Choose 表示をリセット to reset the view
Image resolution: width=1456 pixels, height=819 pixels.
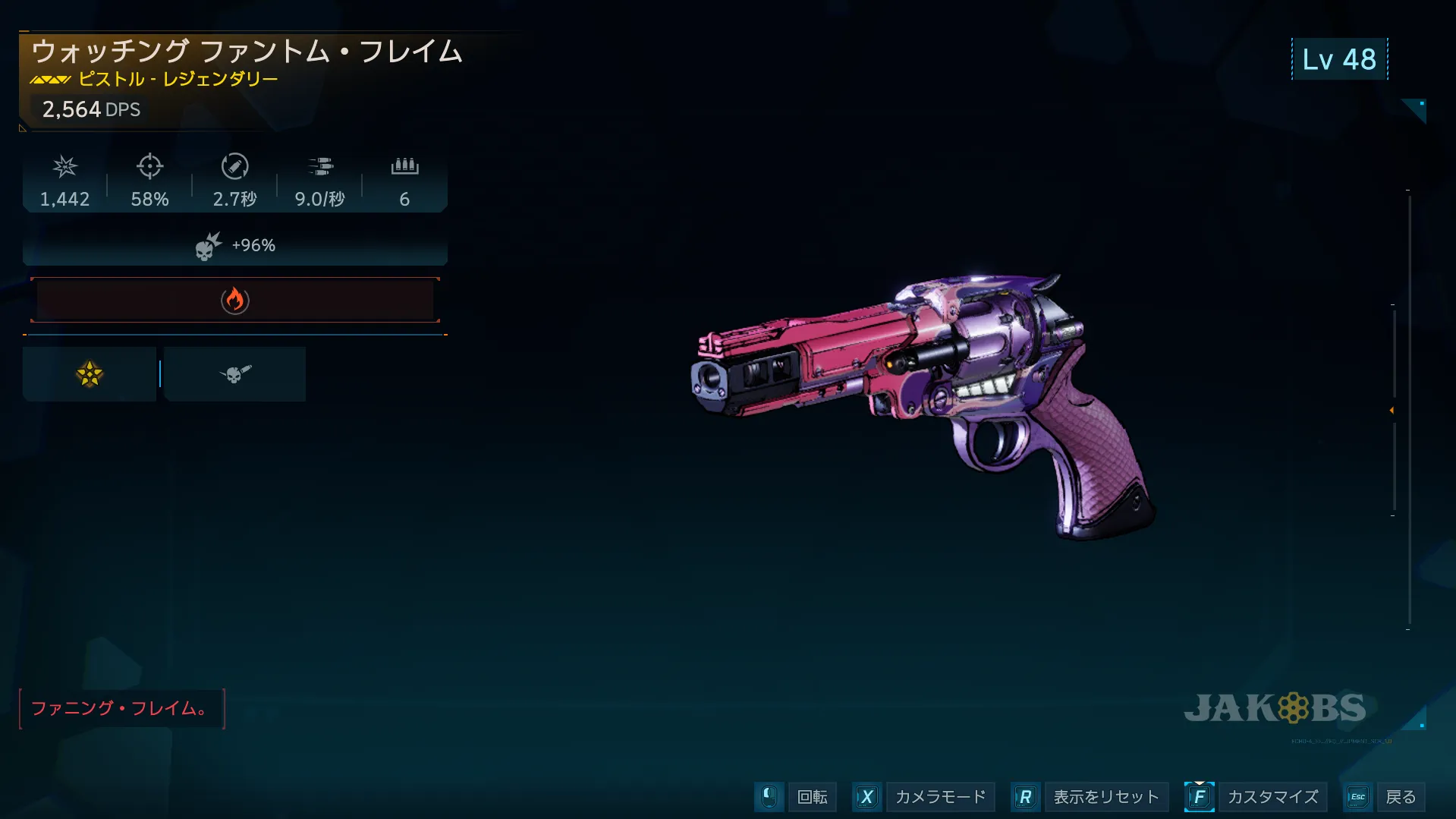(x=1105, y=797)
